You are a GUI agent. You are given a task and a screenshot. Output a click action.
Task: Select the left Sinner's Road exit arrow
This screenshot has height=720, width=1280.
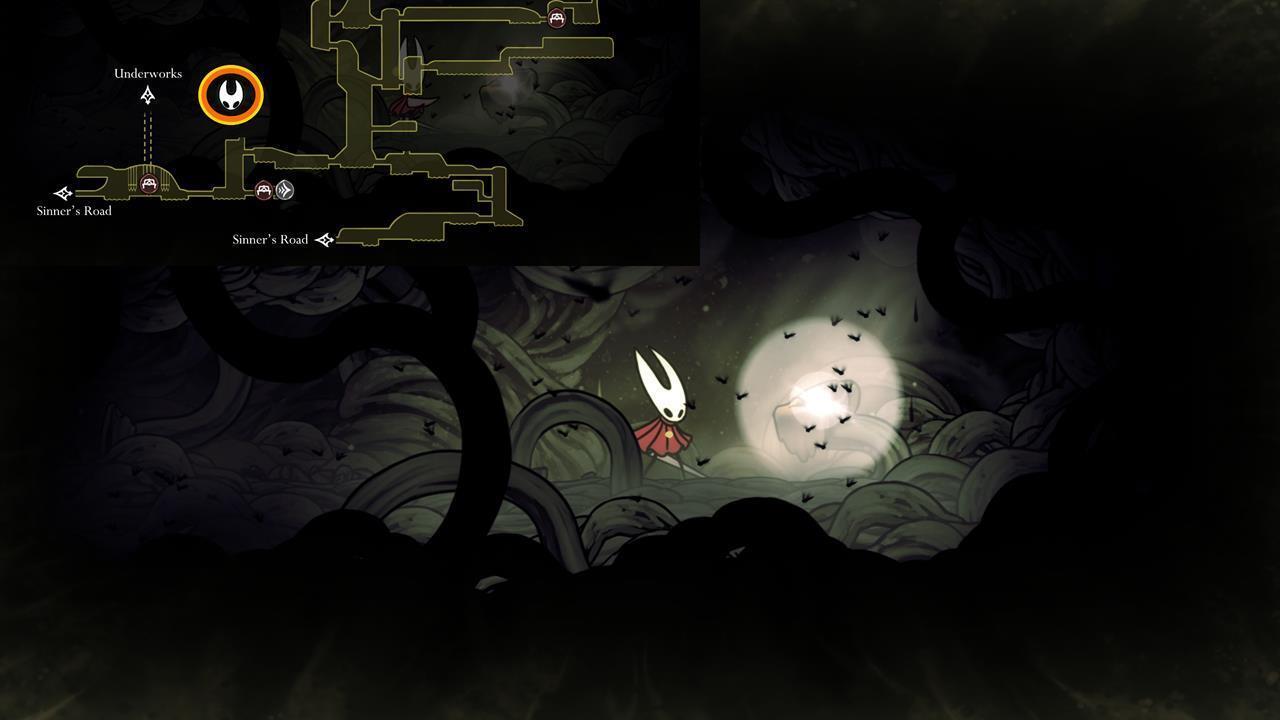point(62,192)
